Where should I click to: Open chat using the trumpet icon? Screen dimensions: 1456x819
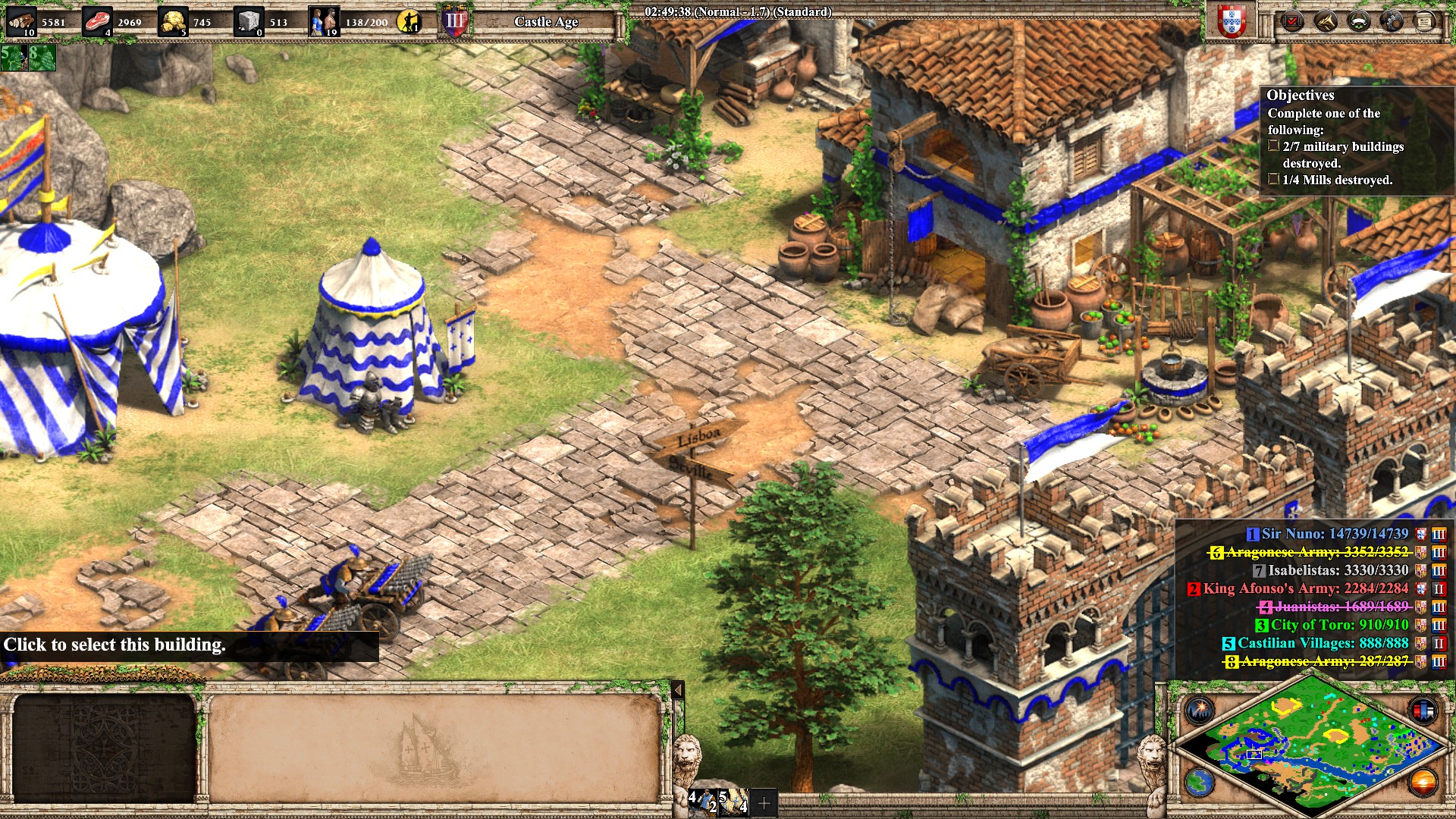coord(1326,20)
